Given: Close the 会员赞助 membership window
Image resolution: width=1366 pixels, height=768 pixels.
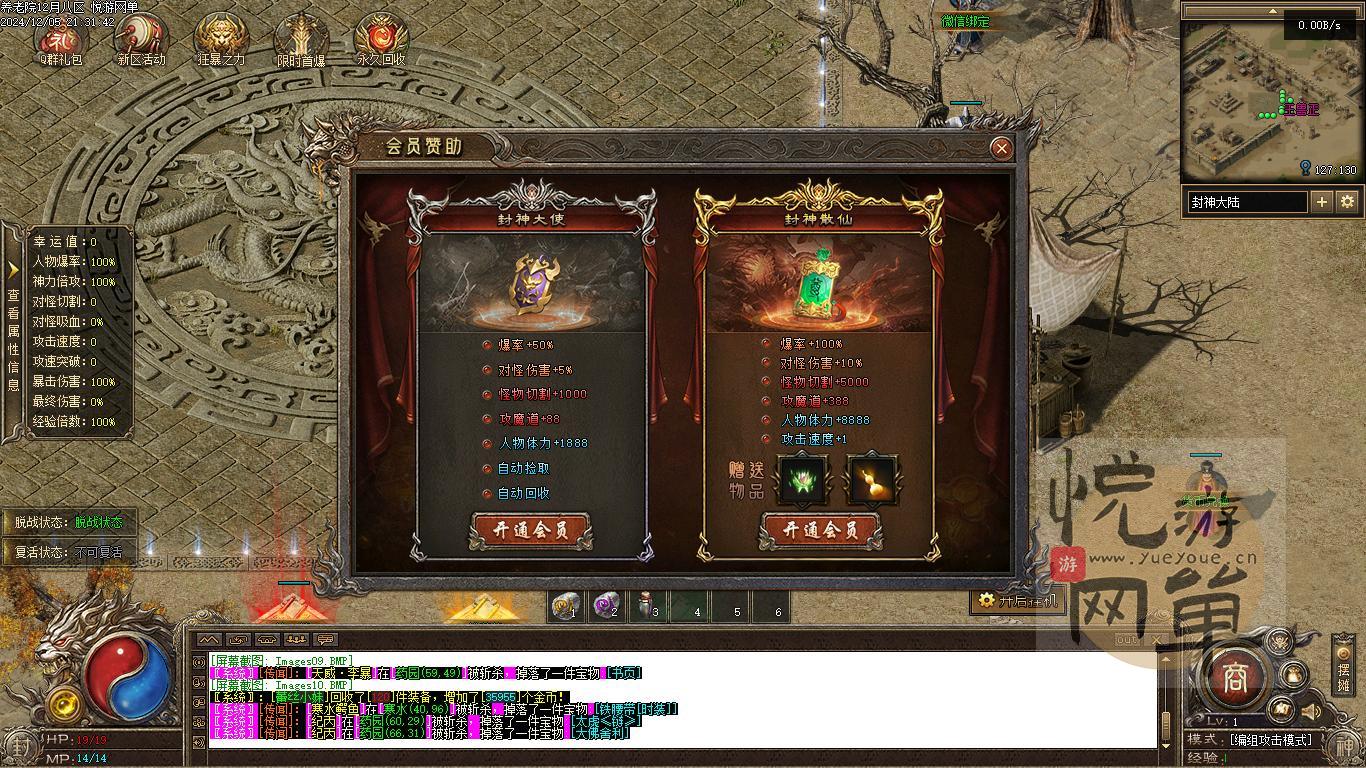Looking at the screenshot, I should 1000,149.
